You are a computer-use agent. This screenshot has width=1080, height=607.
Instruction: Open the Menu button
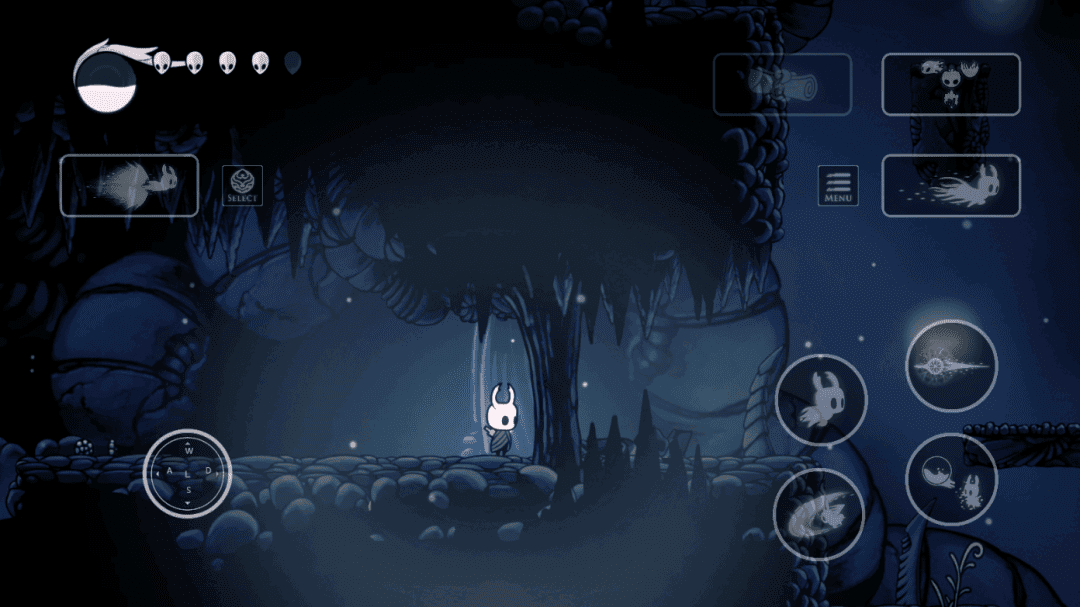pos(838,186)
